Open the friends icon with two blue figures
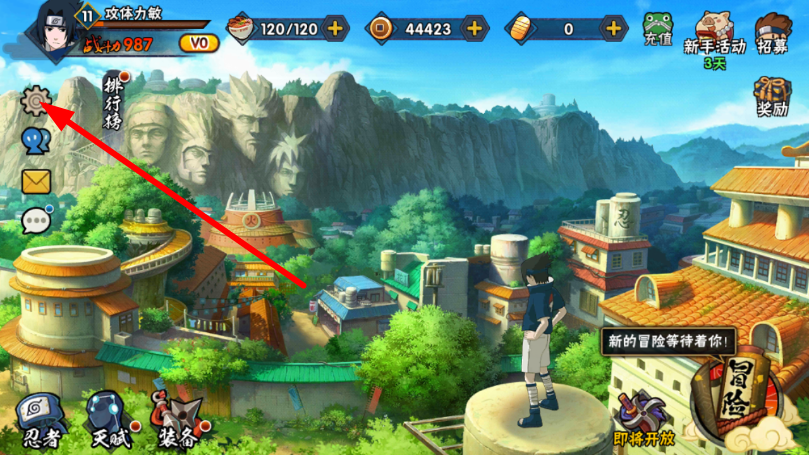The width and height of the screenshot is (809, 455). (x=35, y=141)
